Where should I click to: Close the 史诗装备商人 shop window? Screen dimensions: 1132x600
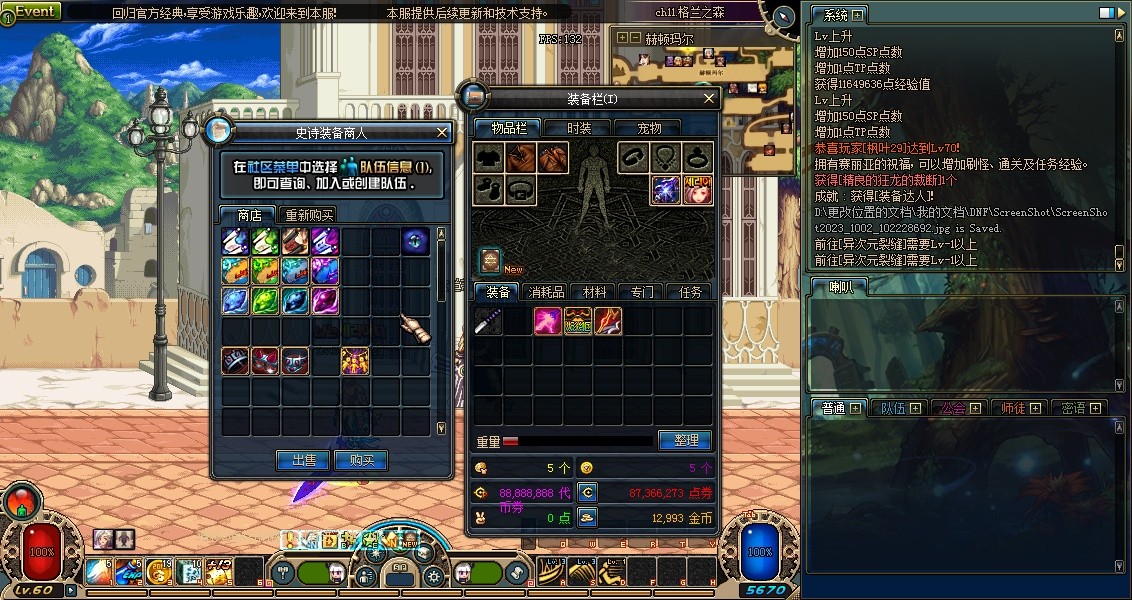click(443, 131)
